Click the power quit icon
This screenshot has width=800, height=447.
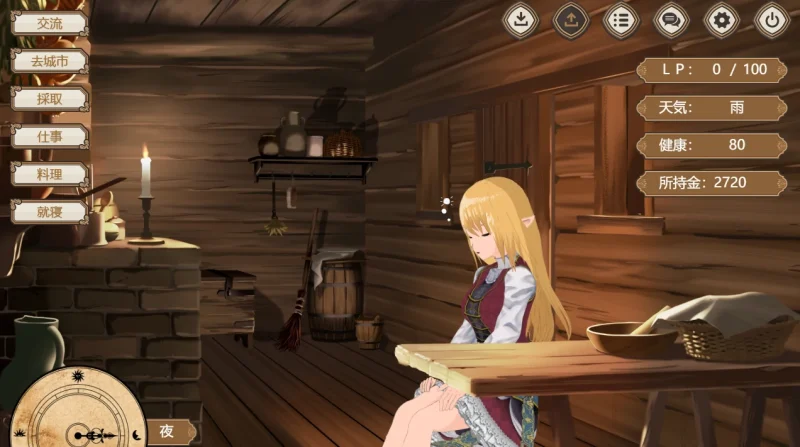click(772, 19)
